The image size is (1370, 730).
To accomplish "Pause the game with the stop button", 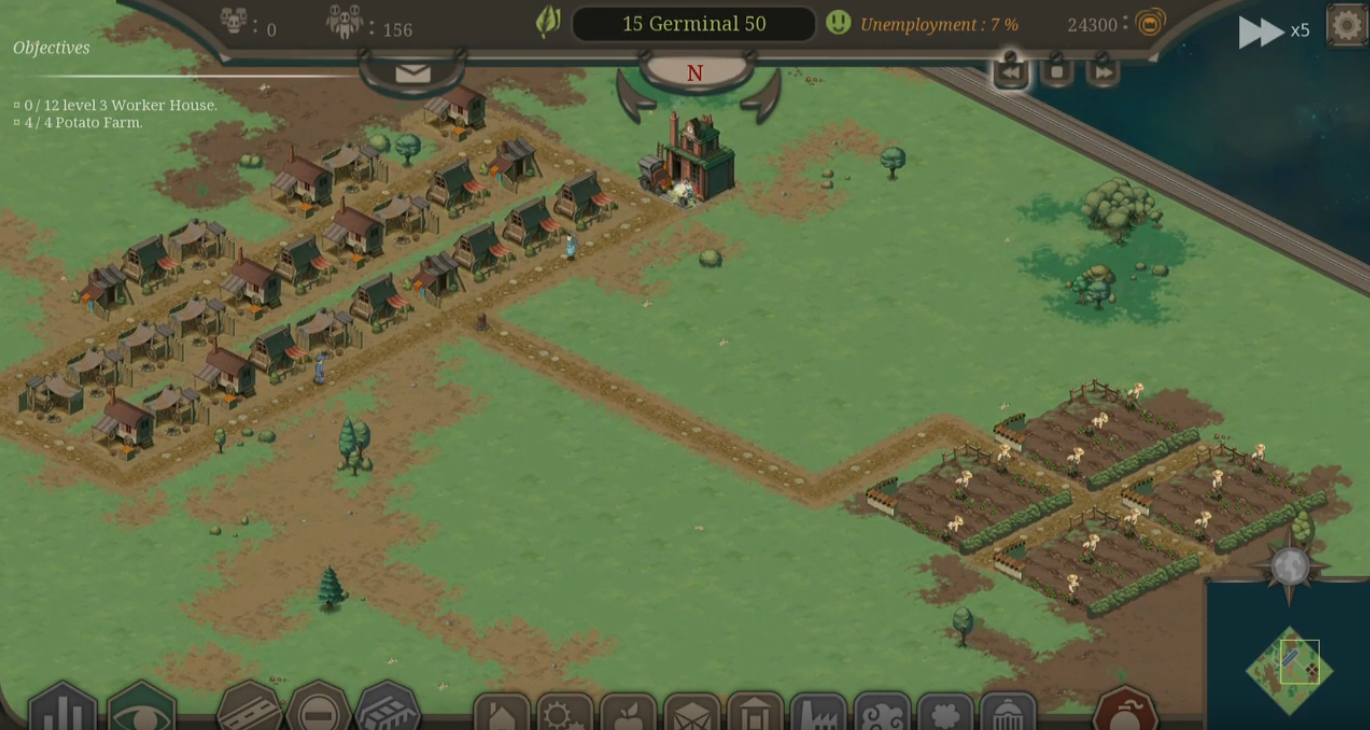I will tap(1057, 72).
